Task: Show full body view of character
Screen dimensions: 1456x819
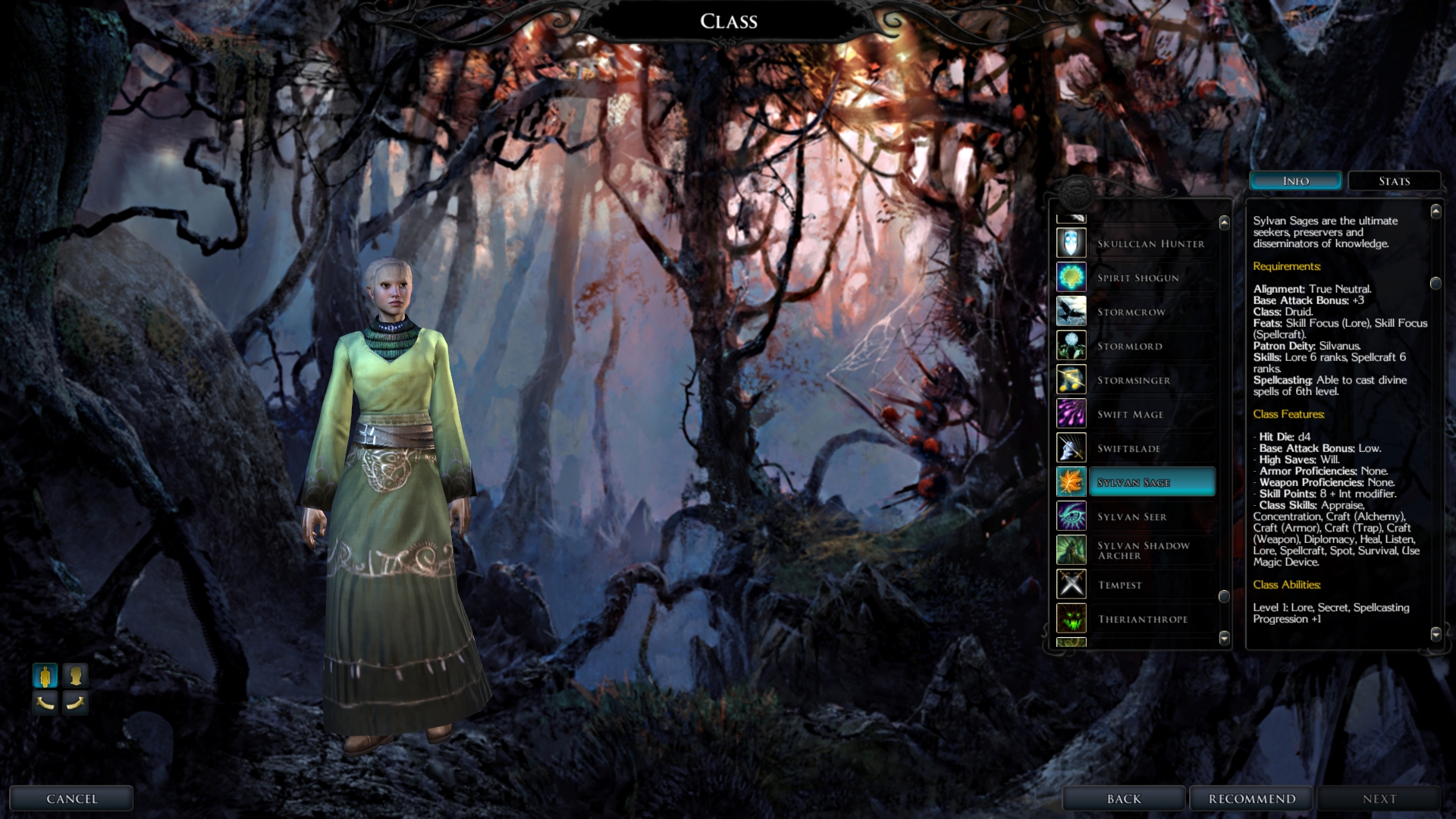Action: (x=45, y=675)
